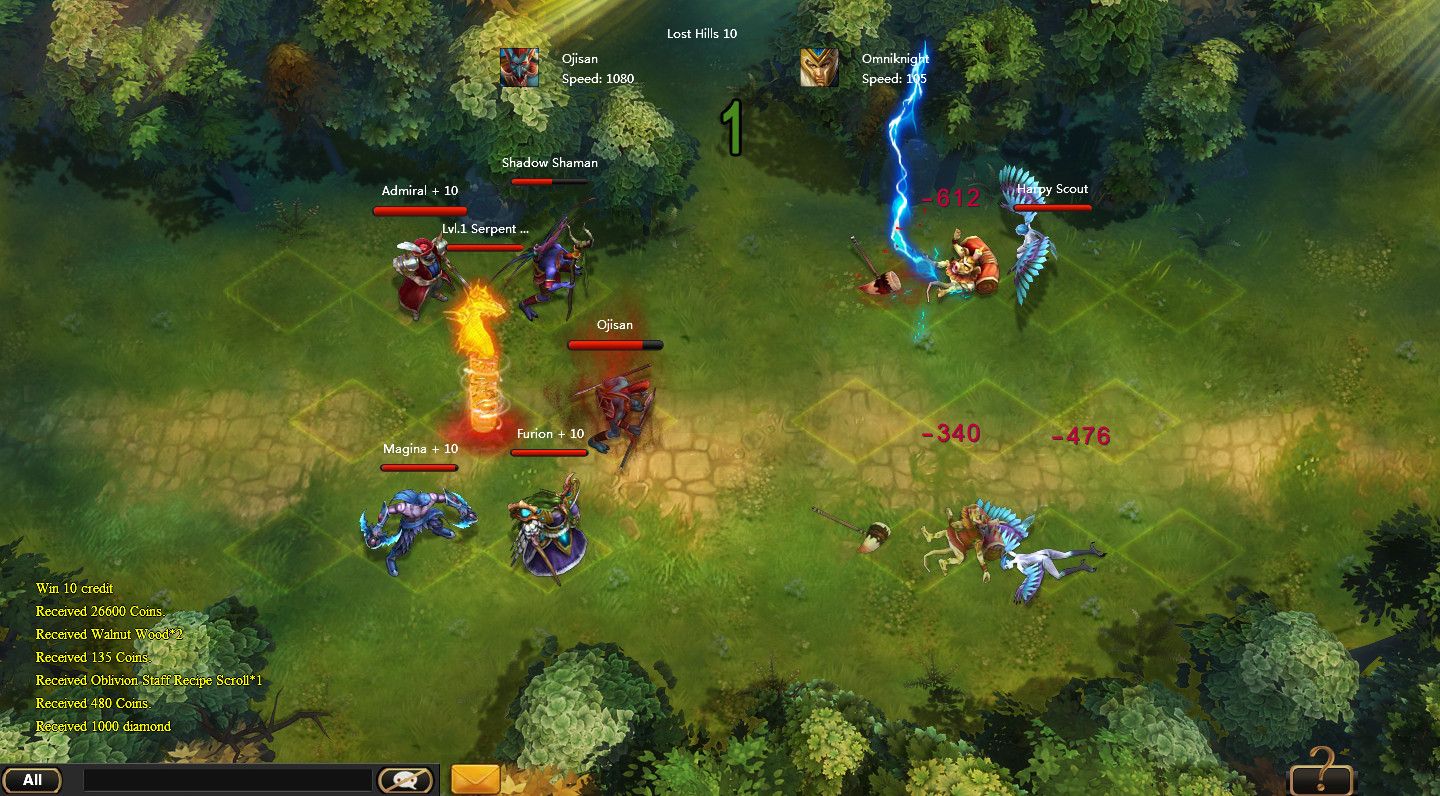Click the Shadow Shaman health bar
The image size is (1440, 796).
[550, 183]
